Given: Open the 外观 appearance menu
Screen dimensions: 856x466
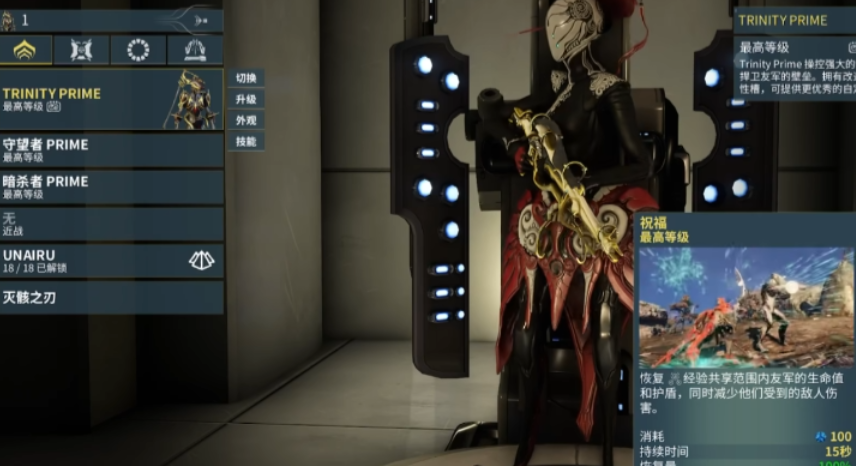Looking at the screenshot, I should (x=245, y=120).
